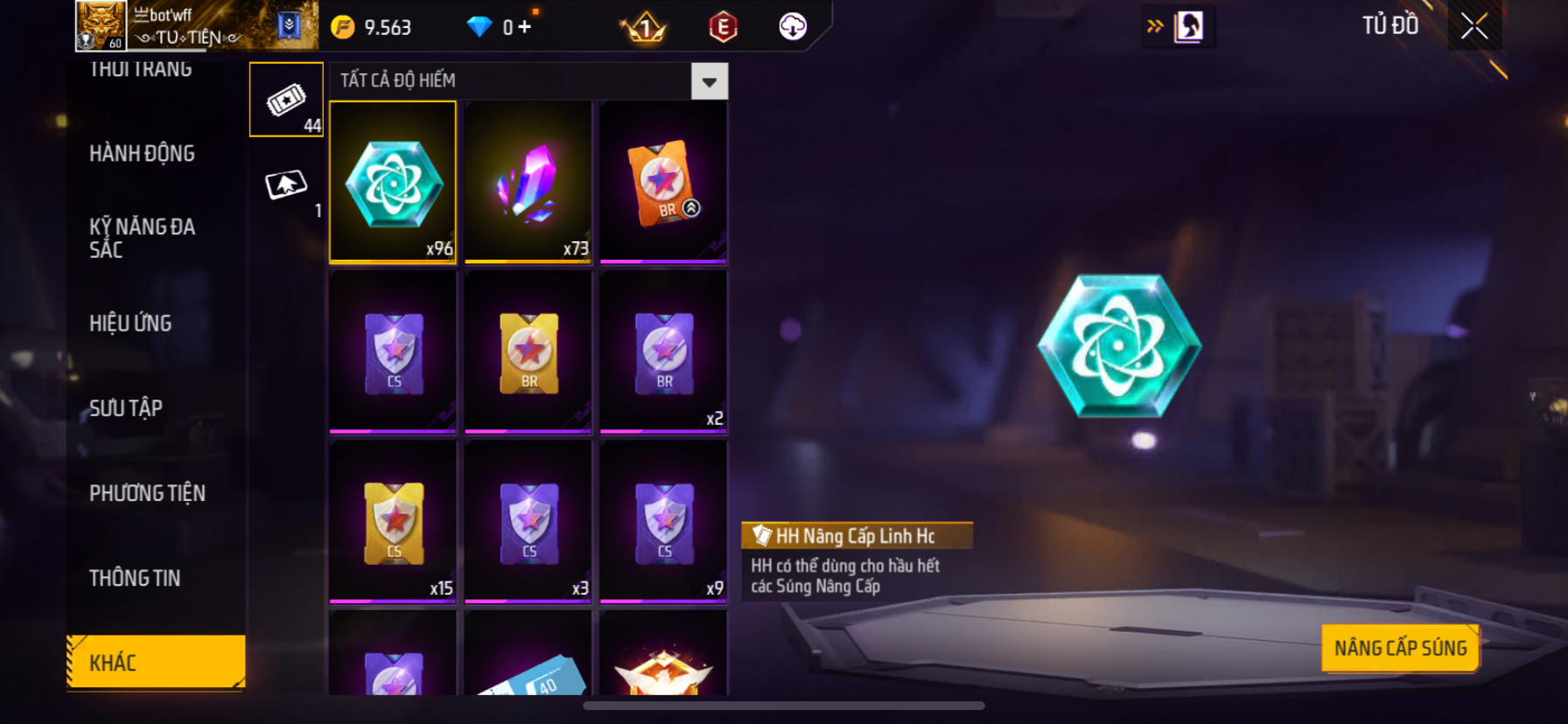Choose the Khác category tab
This screenshot has width=1568, height=724.
click(x=156, y=662)
